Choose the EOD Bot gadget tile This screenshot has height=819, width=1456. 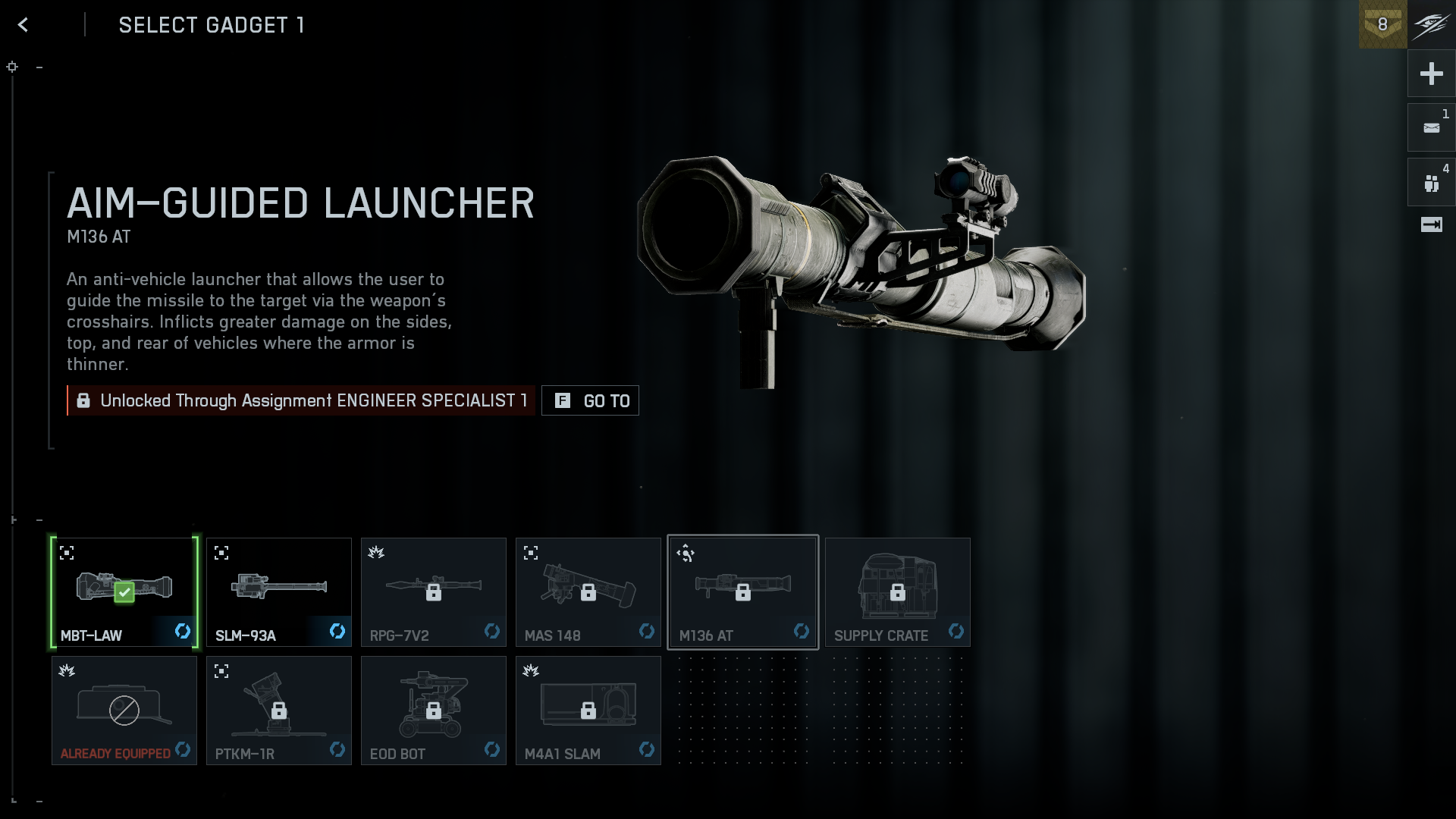click(434, 711)
